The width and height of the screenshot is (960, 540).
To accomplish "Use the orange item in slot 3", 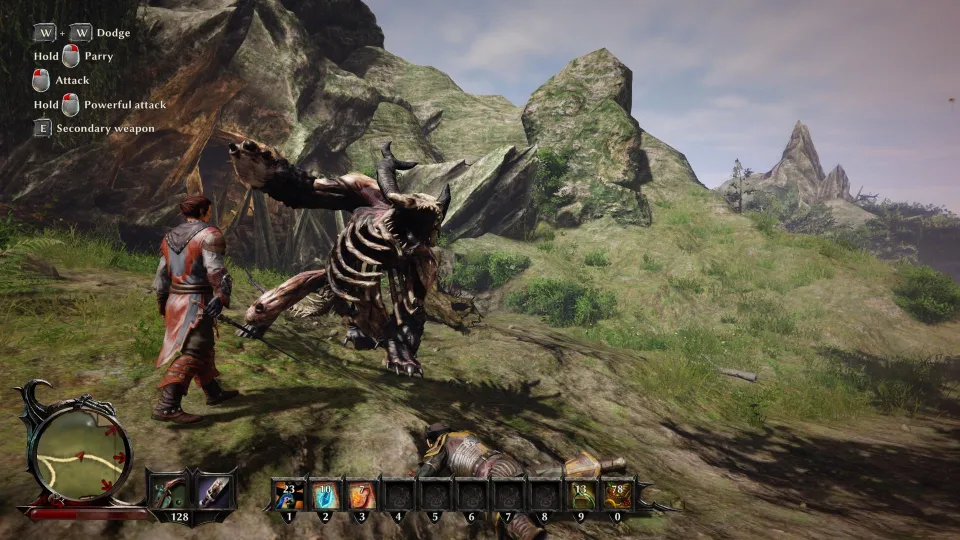I will tap(362, 494).
